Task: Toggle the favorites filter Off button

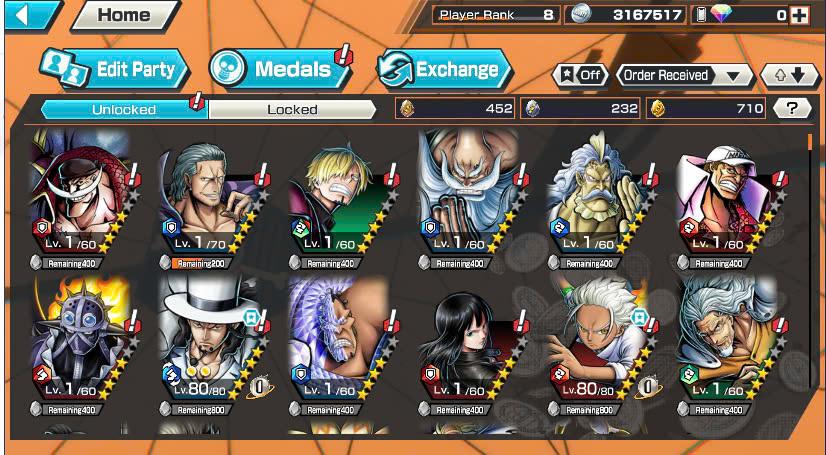Action: click(580, 75)
